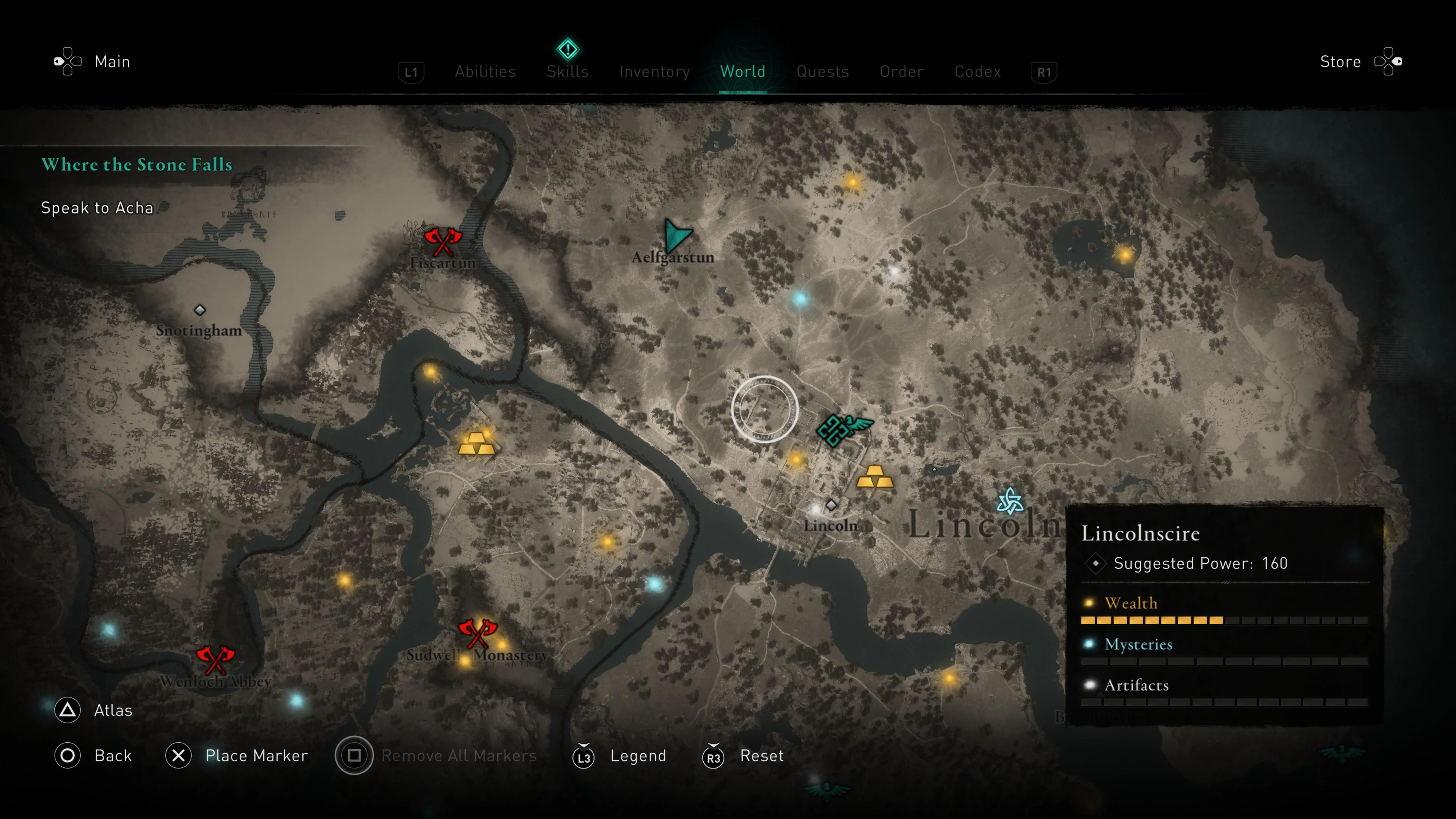Screen dimensions: 1456x819
Task: Open the Inventory tab
Action: pos(654,72)
